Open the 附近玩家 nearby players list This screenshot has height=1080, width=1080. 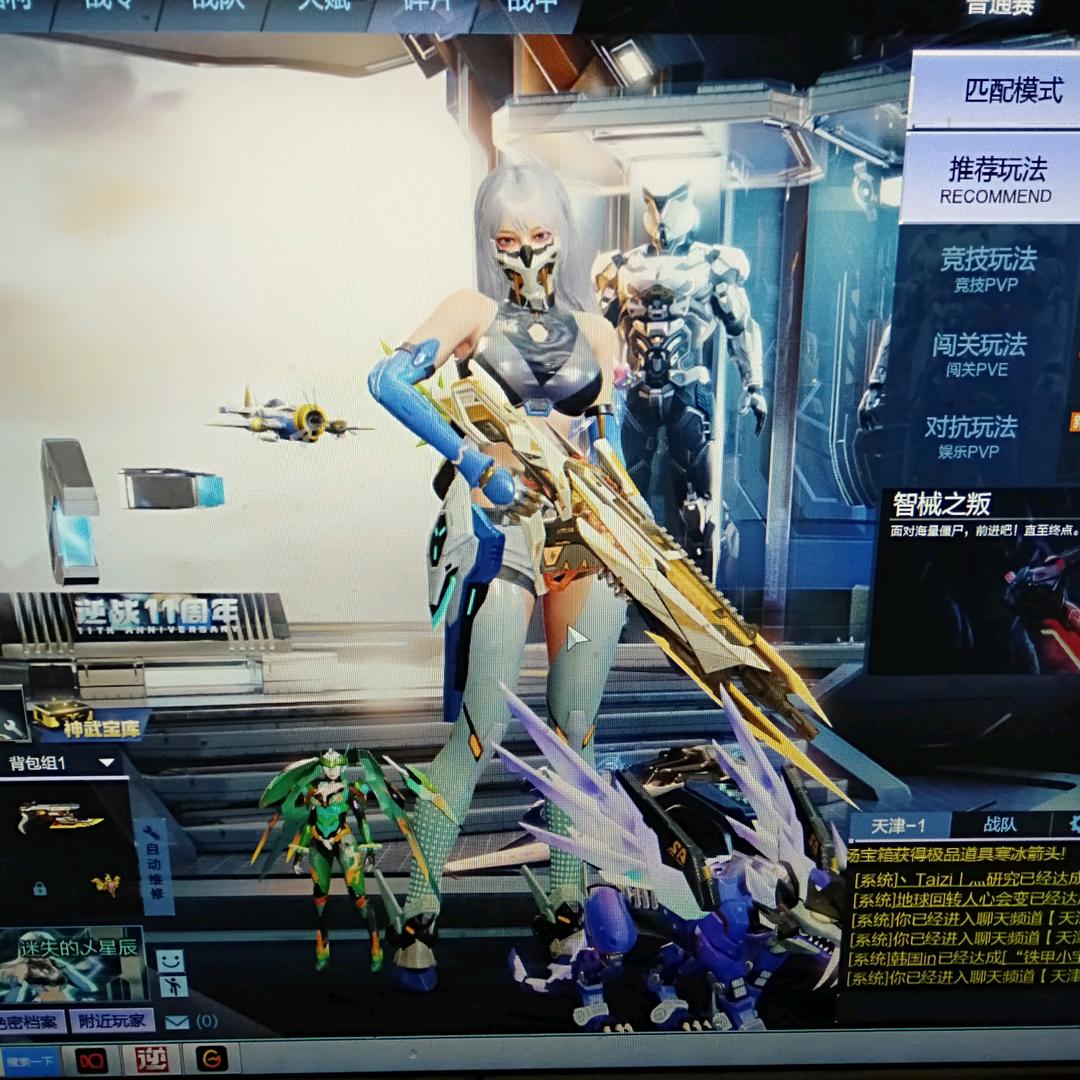[x=112, y=1021]
